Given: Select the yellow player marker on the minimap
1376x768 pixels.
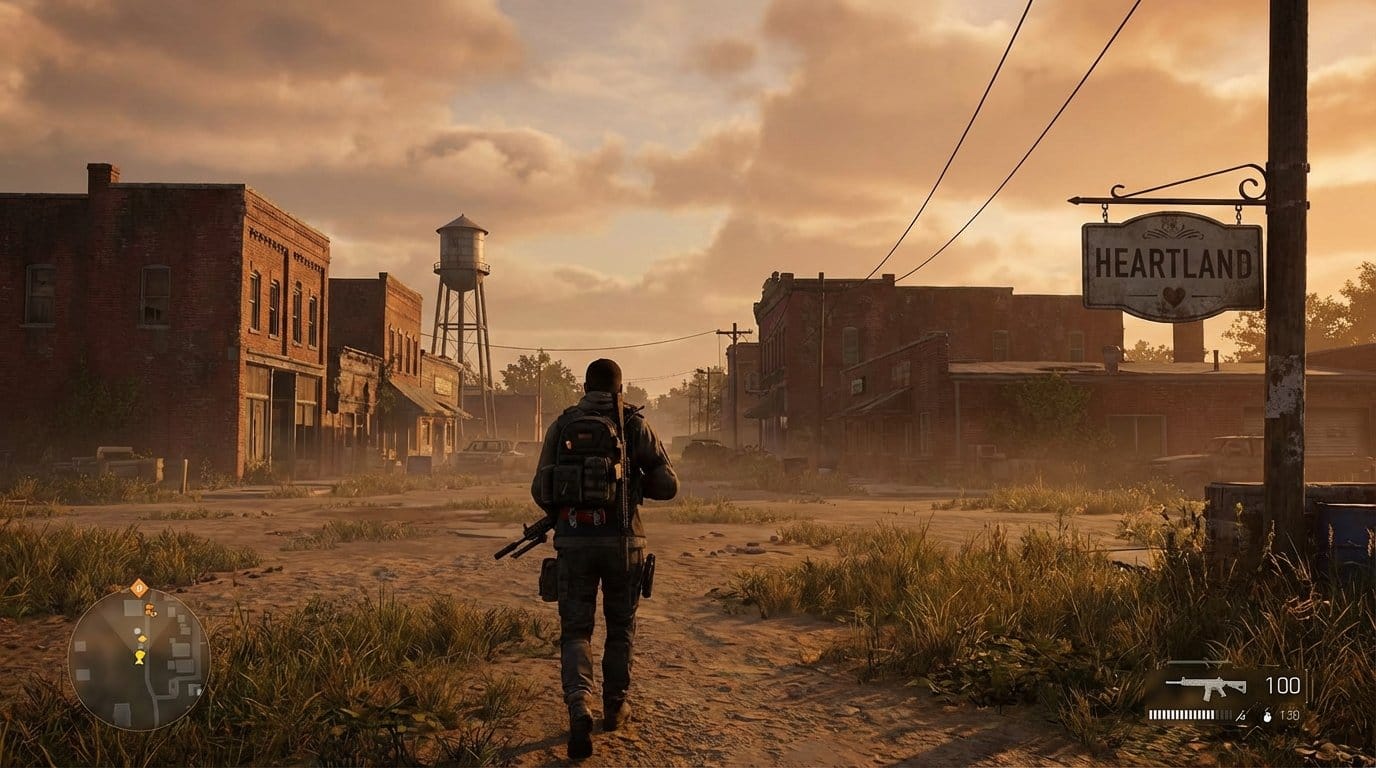Looking at the screenshot, I should coord(139,656).
